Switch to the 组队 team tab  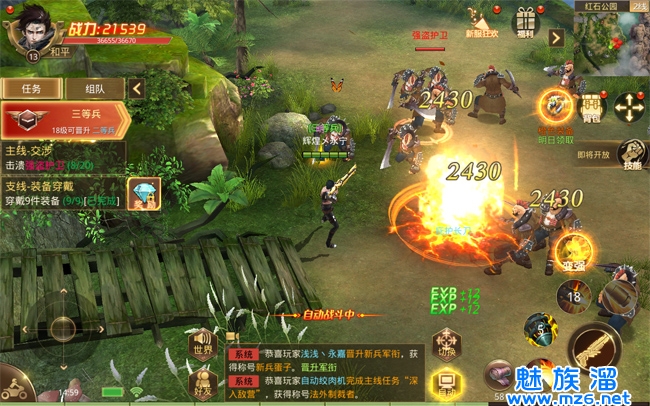pos(96,88)
